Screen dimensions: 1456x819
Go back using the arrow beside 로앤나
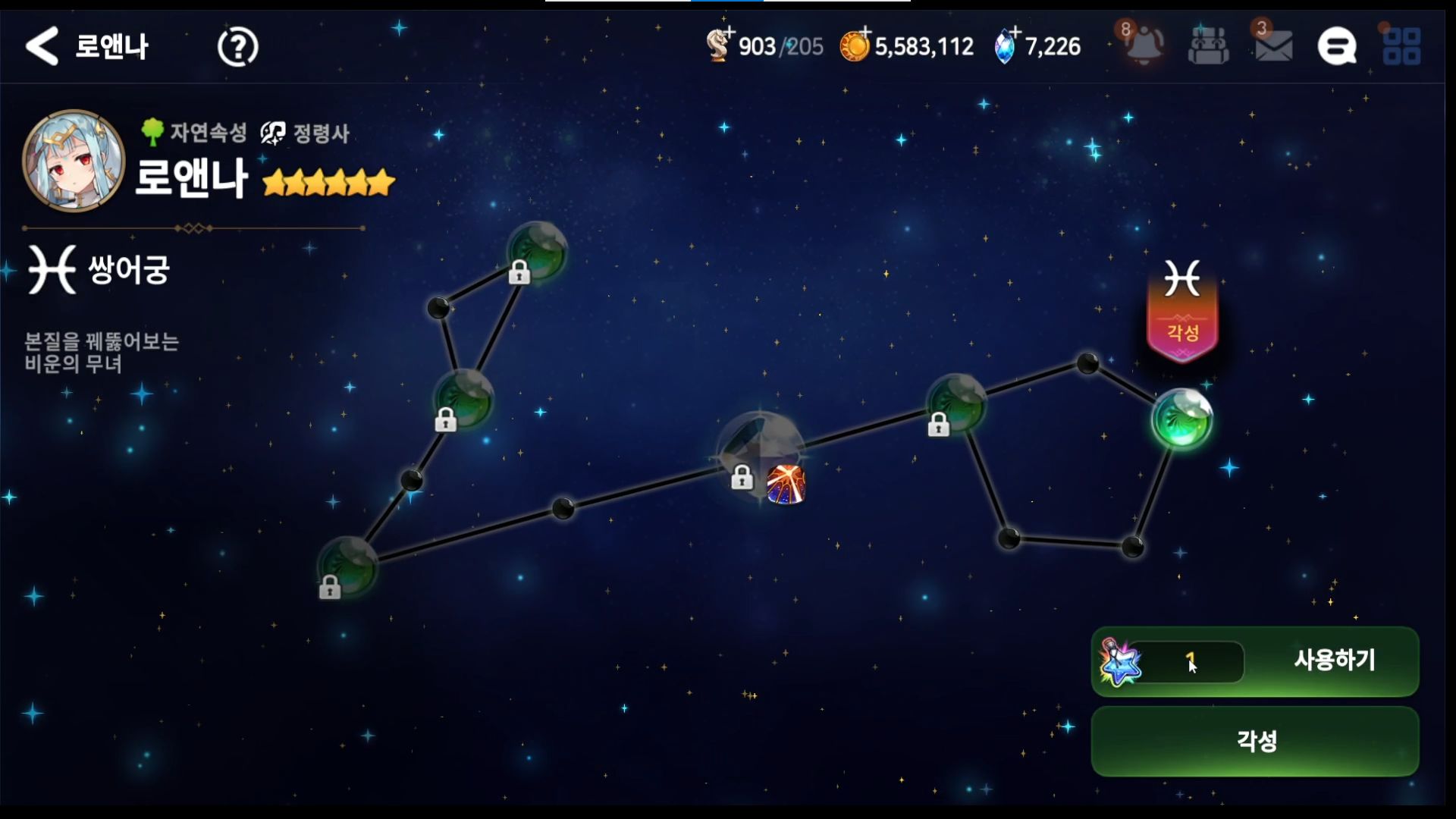[42, 46]
